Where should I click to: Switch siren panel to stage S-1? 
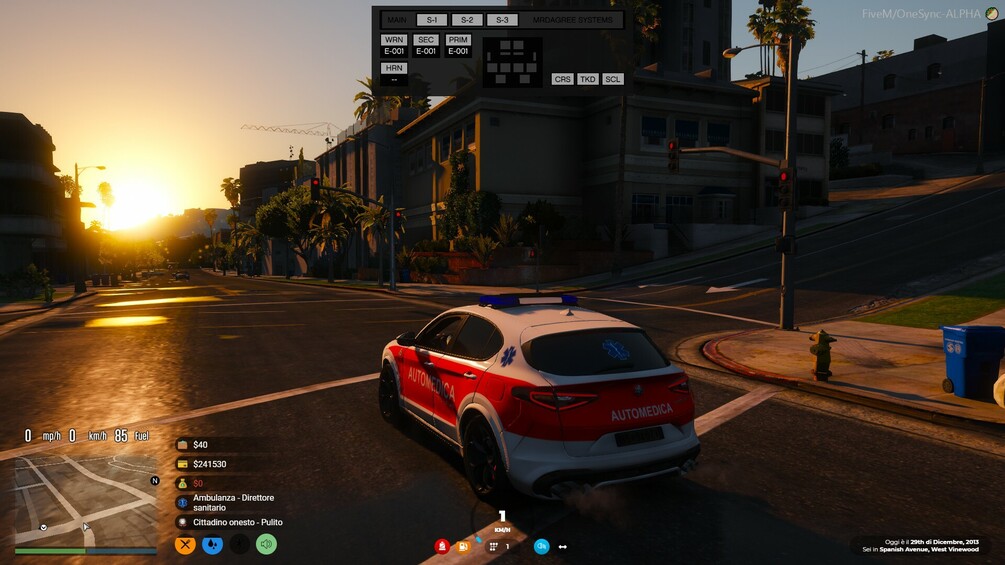[x=432, y=20]
